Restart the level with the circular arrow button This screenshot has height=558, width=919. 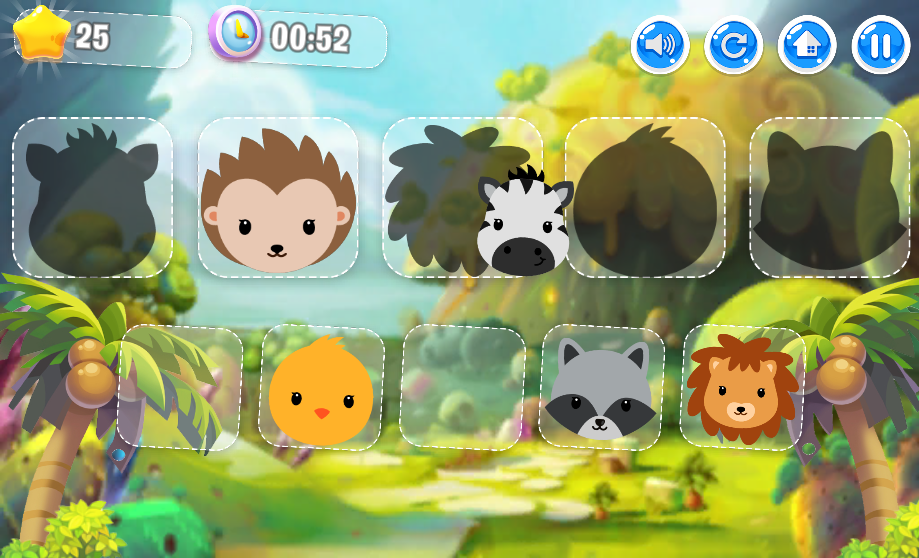tap(734, 45)
